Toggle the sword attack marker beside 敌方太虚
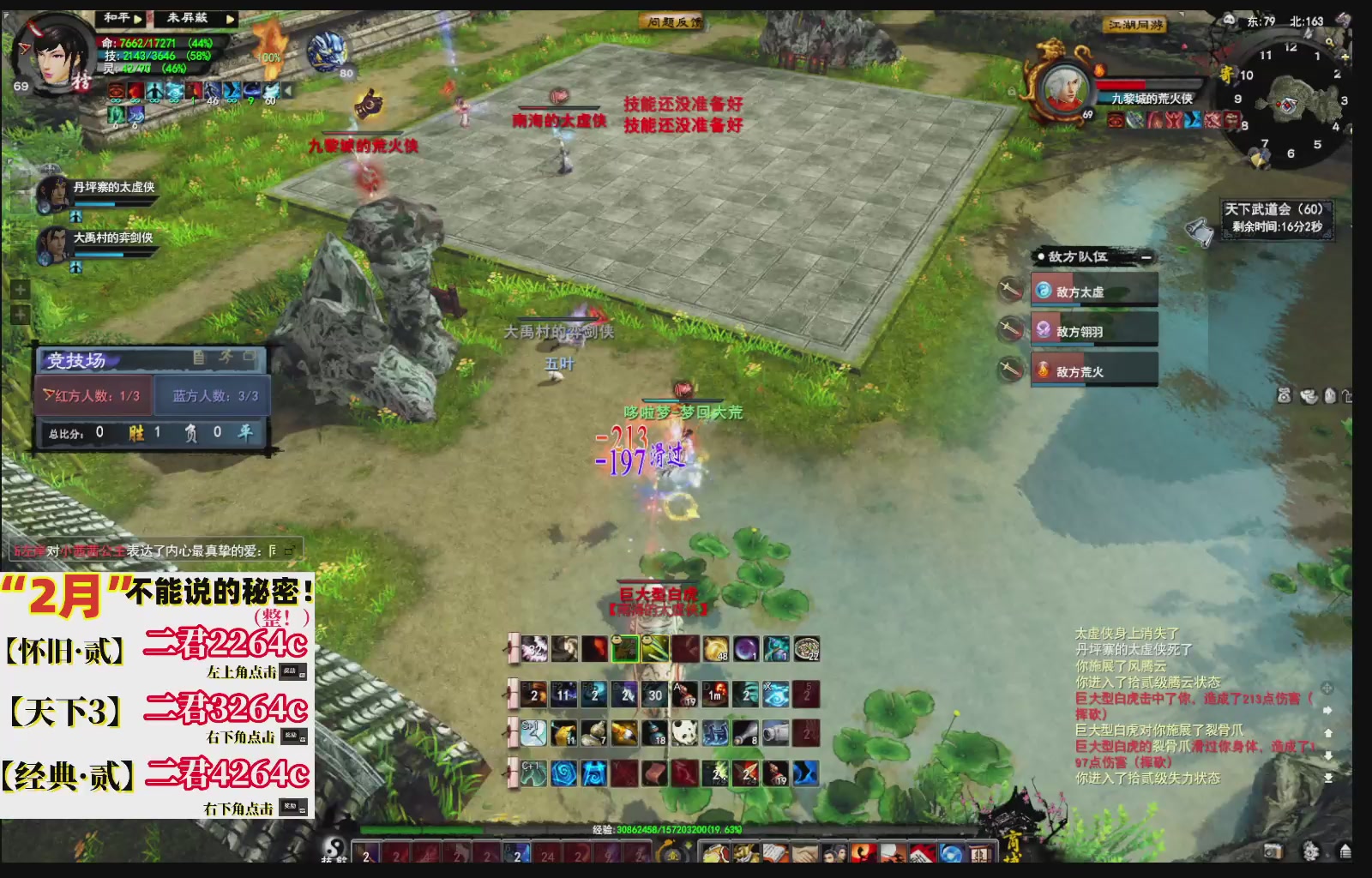Image resolution: width=1372 pixels, height=878 pixels. click(1012, 289)
